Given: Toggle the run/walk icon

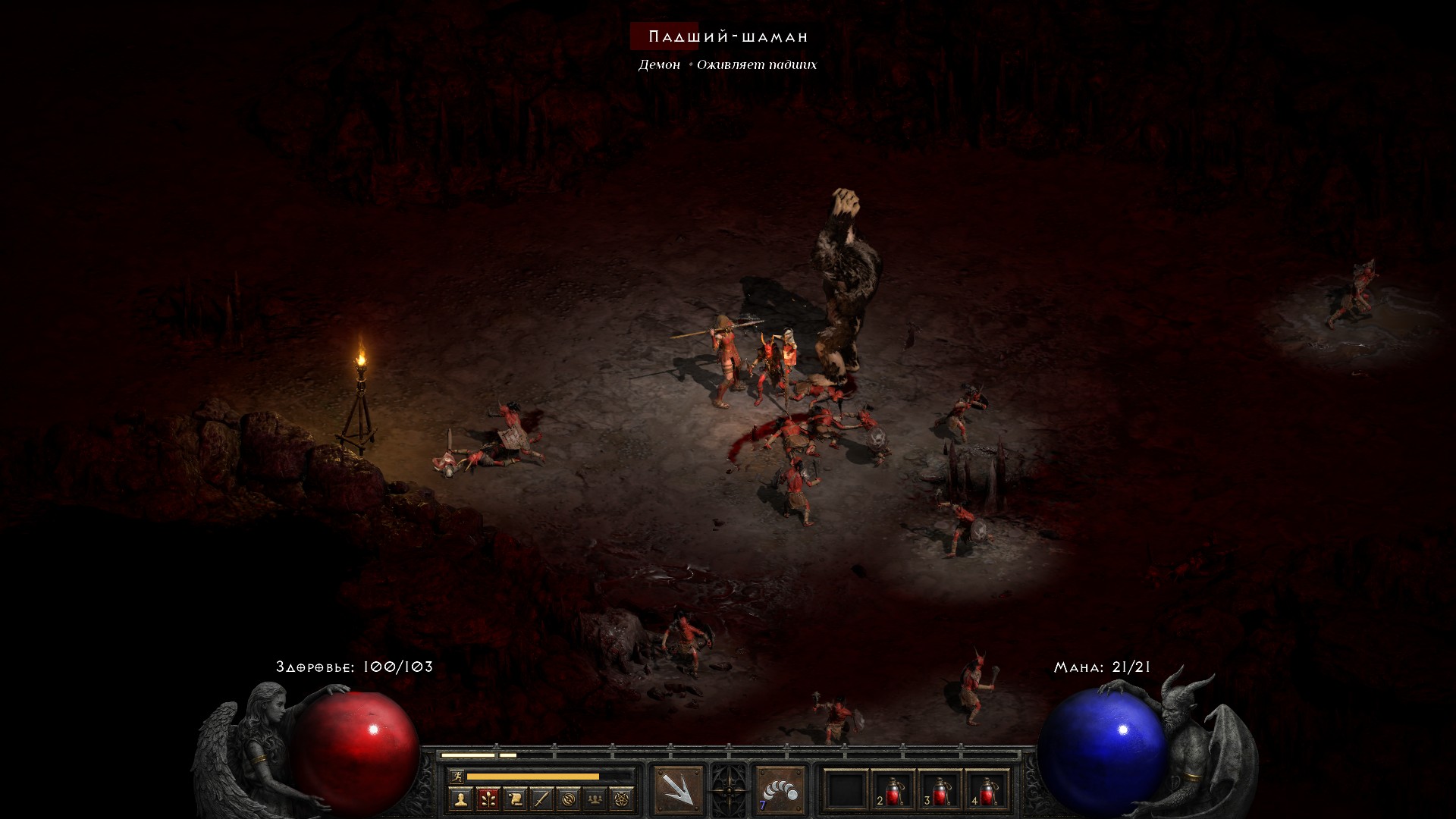Looking at the screenshot, I should coord(457,776).
